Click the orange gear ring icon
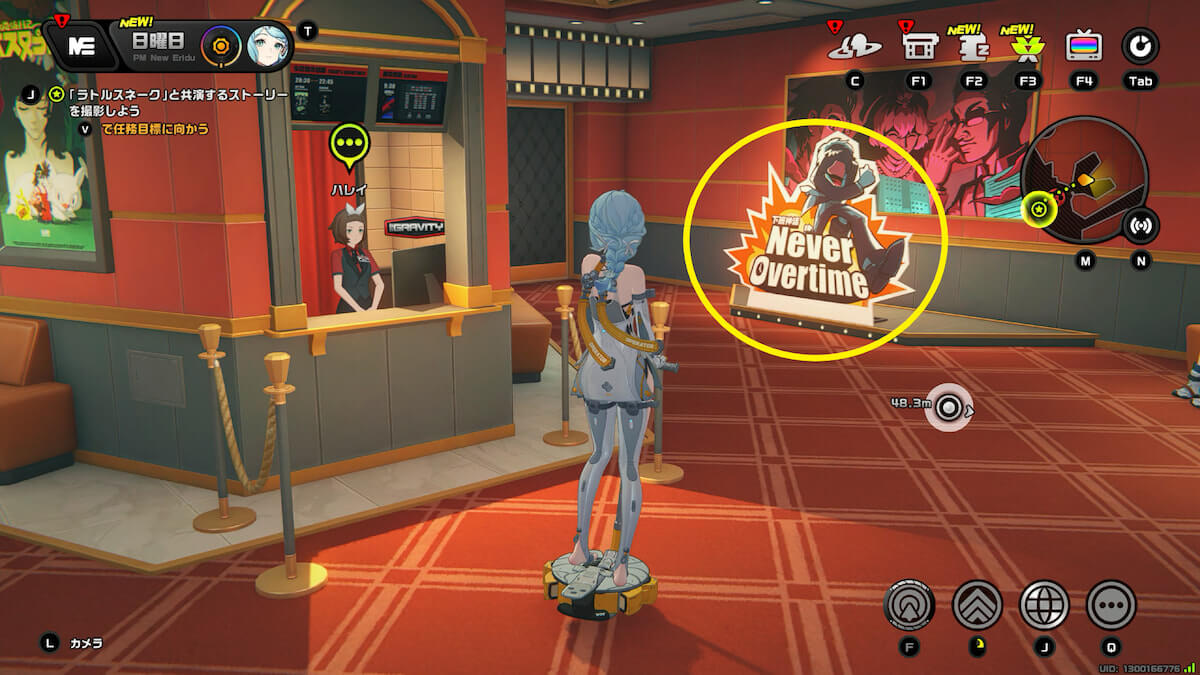This screenshot has height=675, width=1200. 219,45
